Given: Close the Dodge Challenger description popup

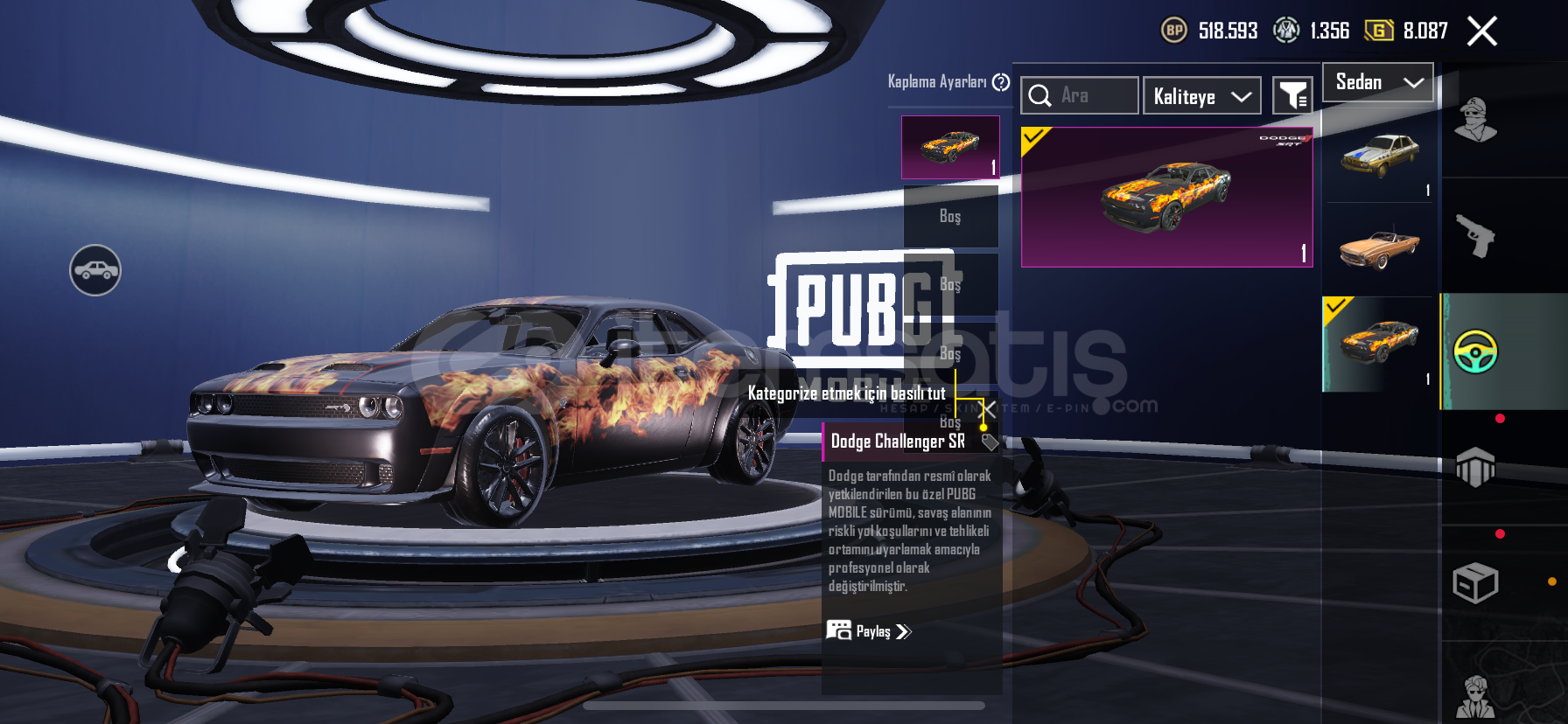Looking at the screenshot, I should [989, 409].
